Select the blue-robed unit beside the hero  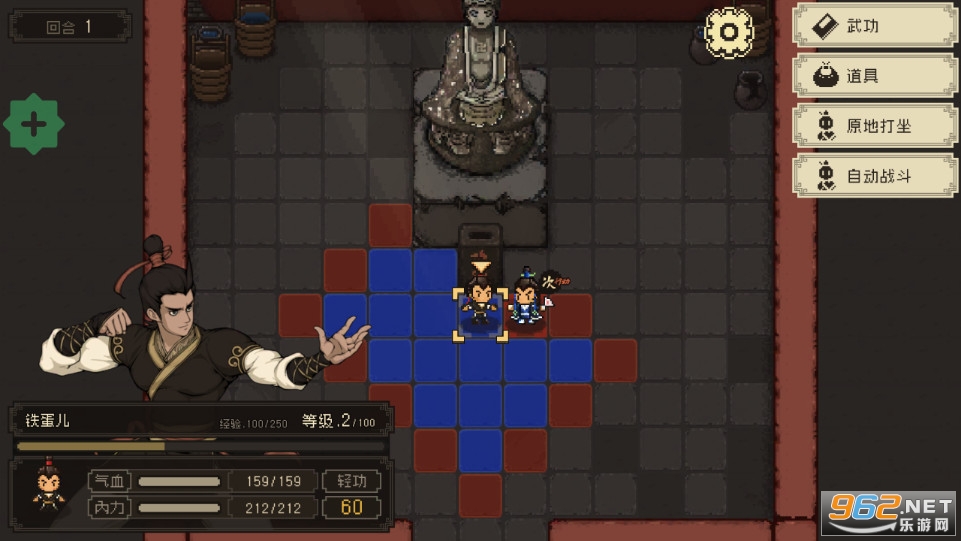[525, 302]
